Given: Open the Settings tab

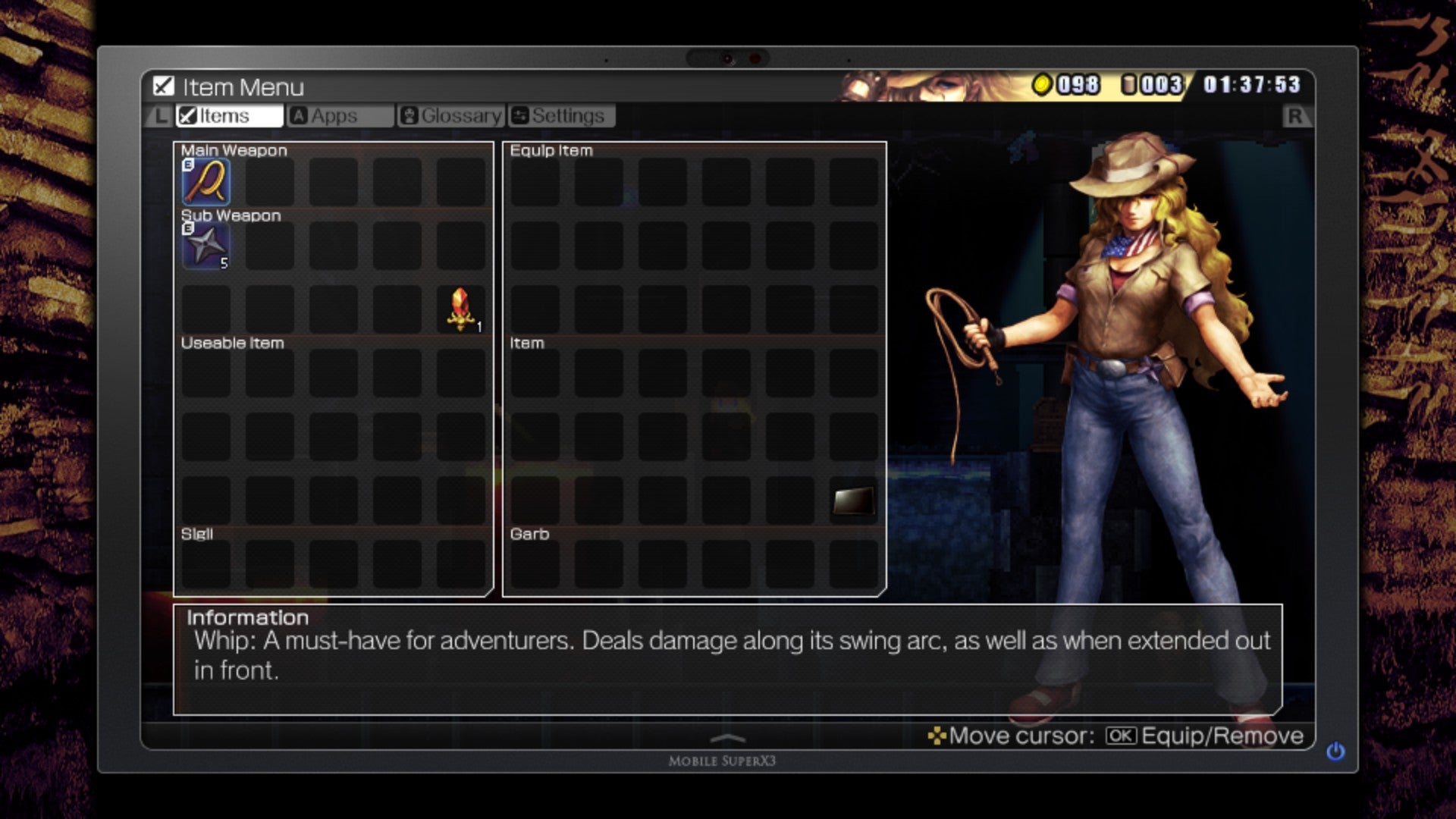Looking at the screenshot, I should point(561,115).
